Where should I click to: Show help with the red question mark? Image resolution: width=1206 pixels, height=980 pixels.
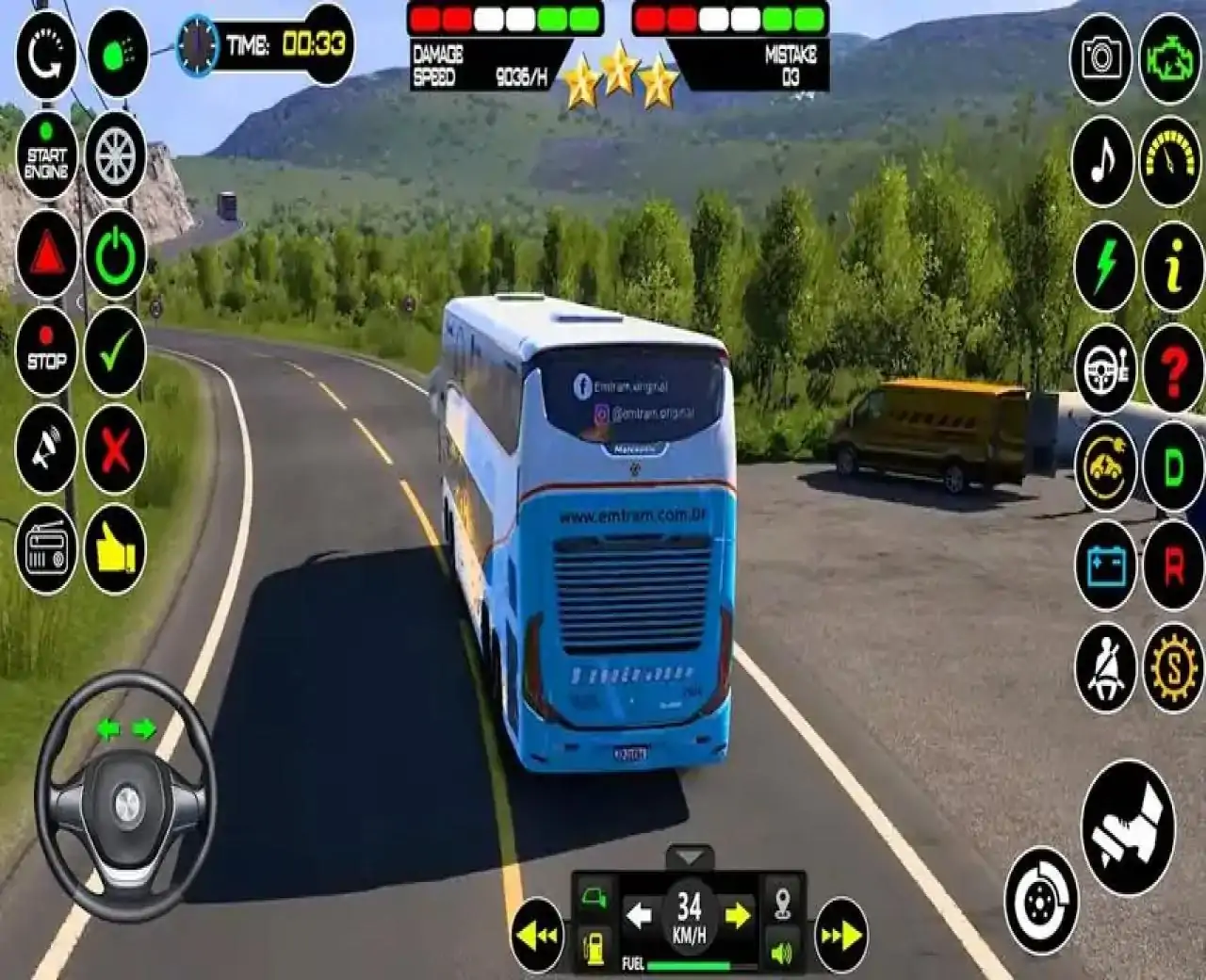point(1173,369)
